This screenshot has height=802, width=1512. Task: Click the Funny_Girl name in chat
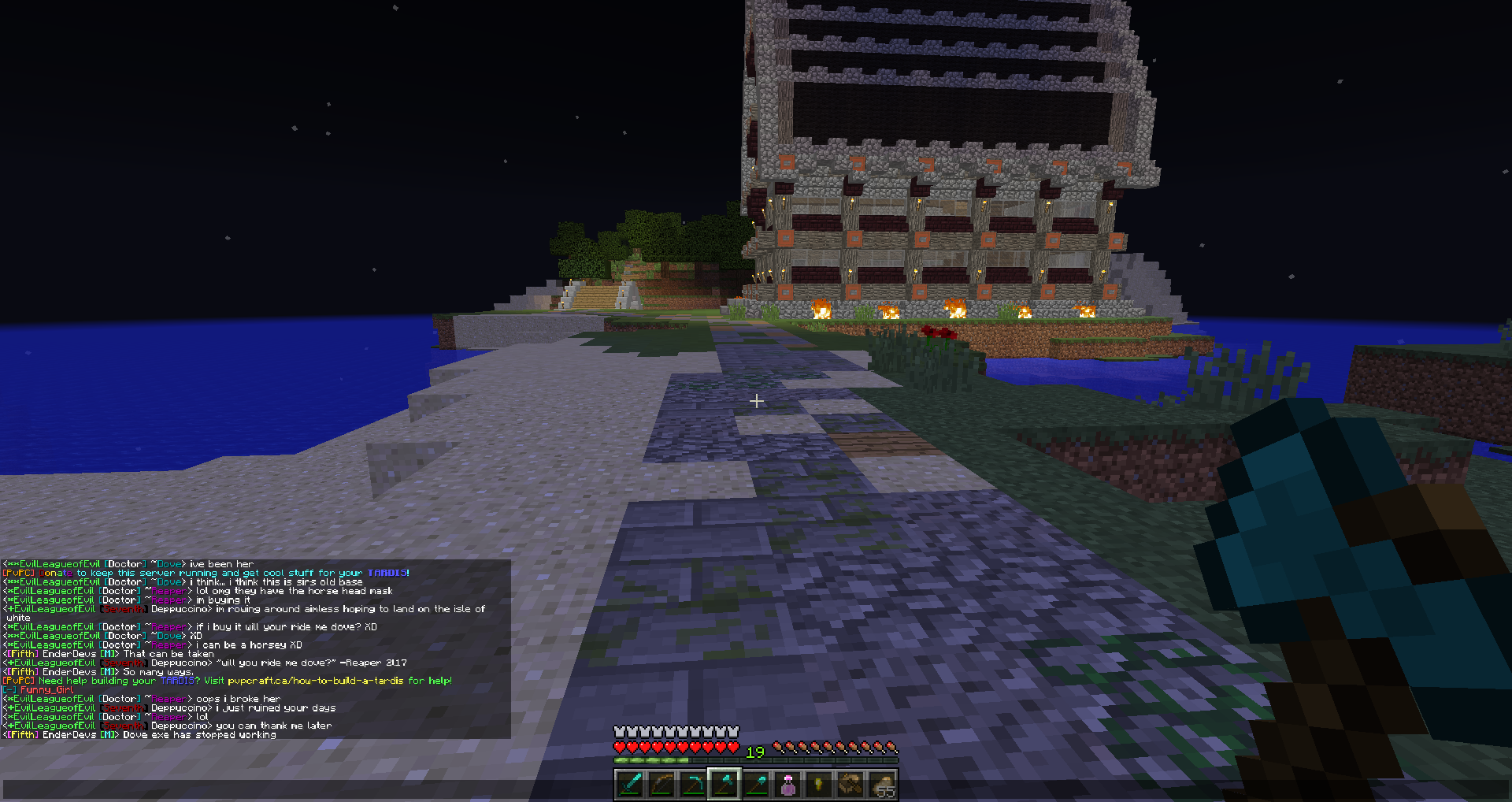[x=46, y=690]
